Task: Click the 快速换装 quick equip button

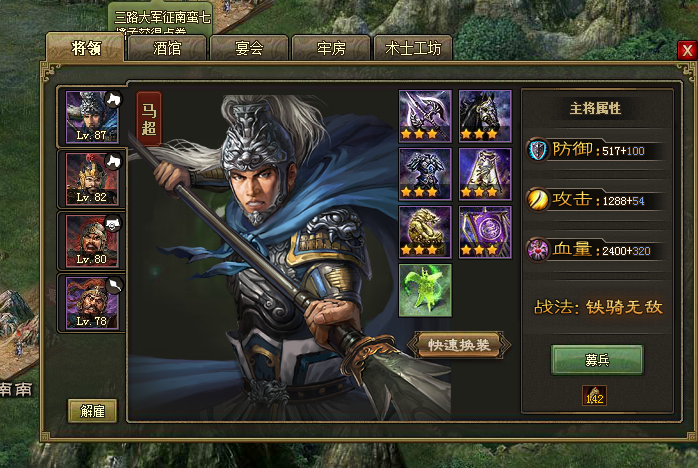Action: pyautogui.click(x=459, y=344)
